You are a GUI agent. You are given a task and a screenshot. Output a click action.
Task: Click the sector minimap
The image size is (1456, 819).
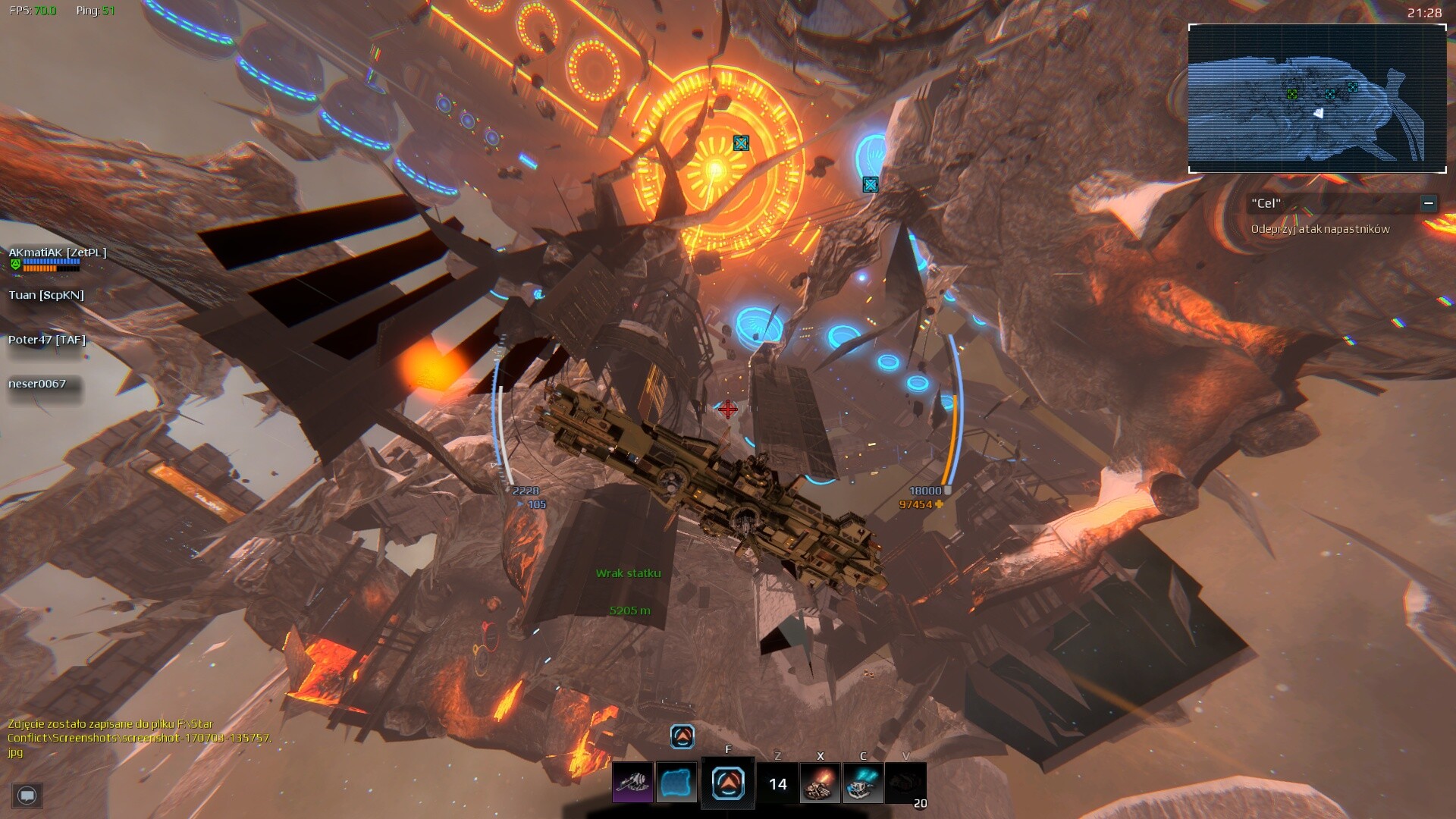click(1317, 99)
